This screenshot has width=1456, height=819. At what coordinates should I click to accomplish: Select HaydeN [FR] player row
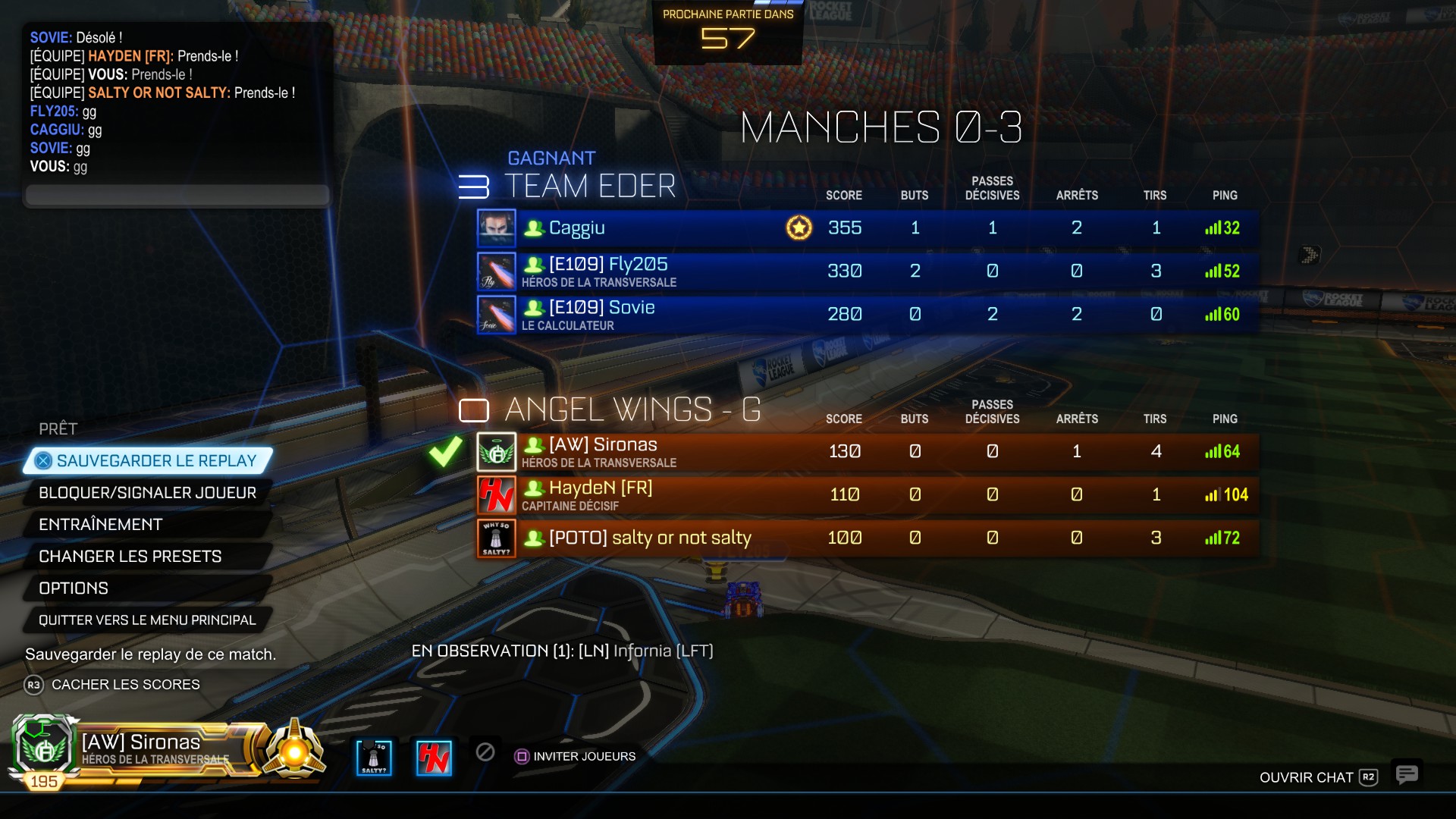867,495
